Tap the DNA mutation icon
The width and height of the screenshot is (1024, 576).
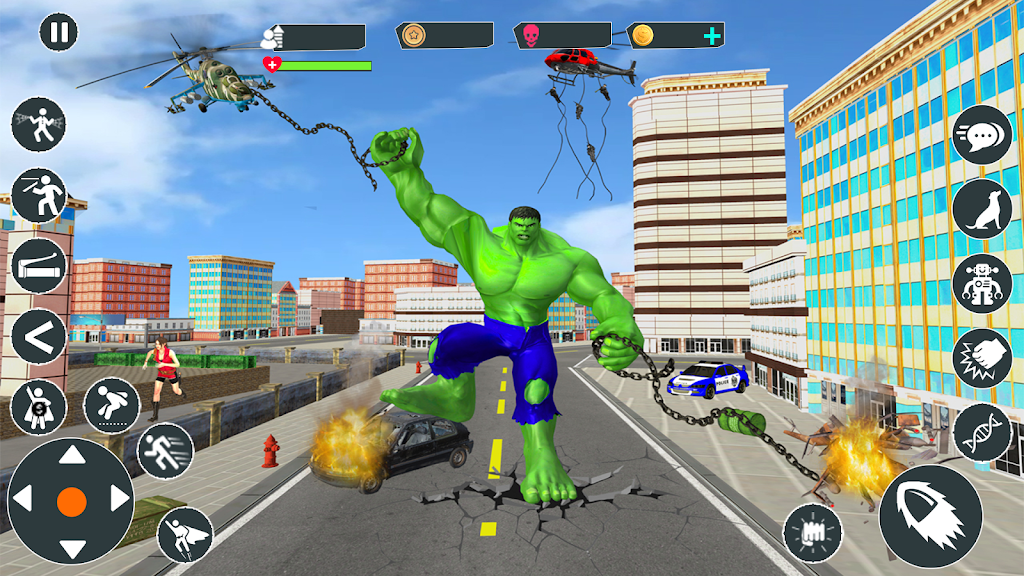pyautogui.click(x=981, y=432)
